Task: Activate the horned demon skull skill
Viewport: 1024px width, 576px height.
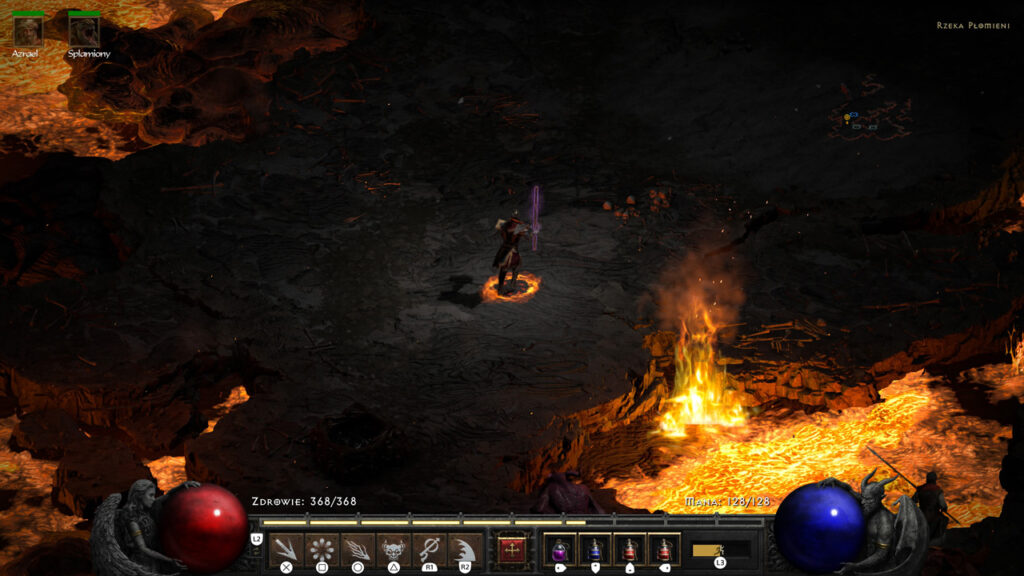Action: 393,549
